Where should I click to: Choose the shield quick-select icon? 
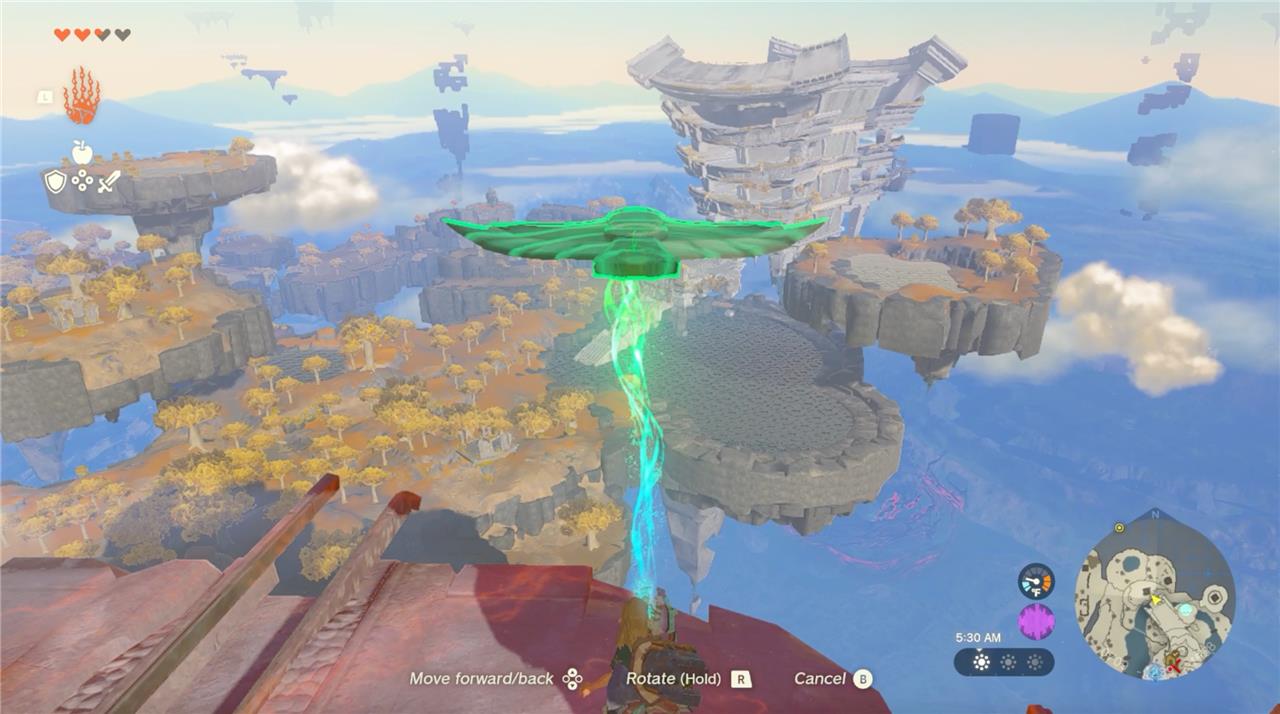(x=55, y=181)
